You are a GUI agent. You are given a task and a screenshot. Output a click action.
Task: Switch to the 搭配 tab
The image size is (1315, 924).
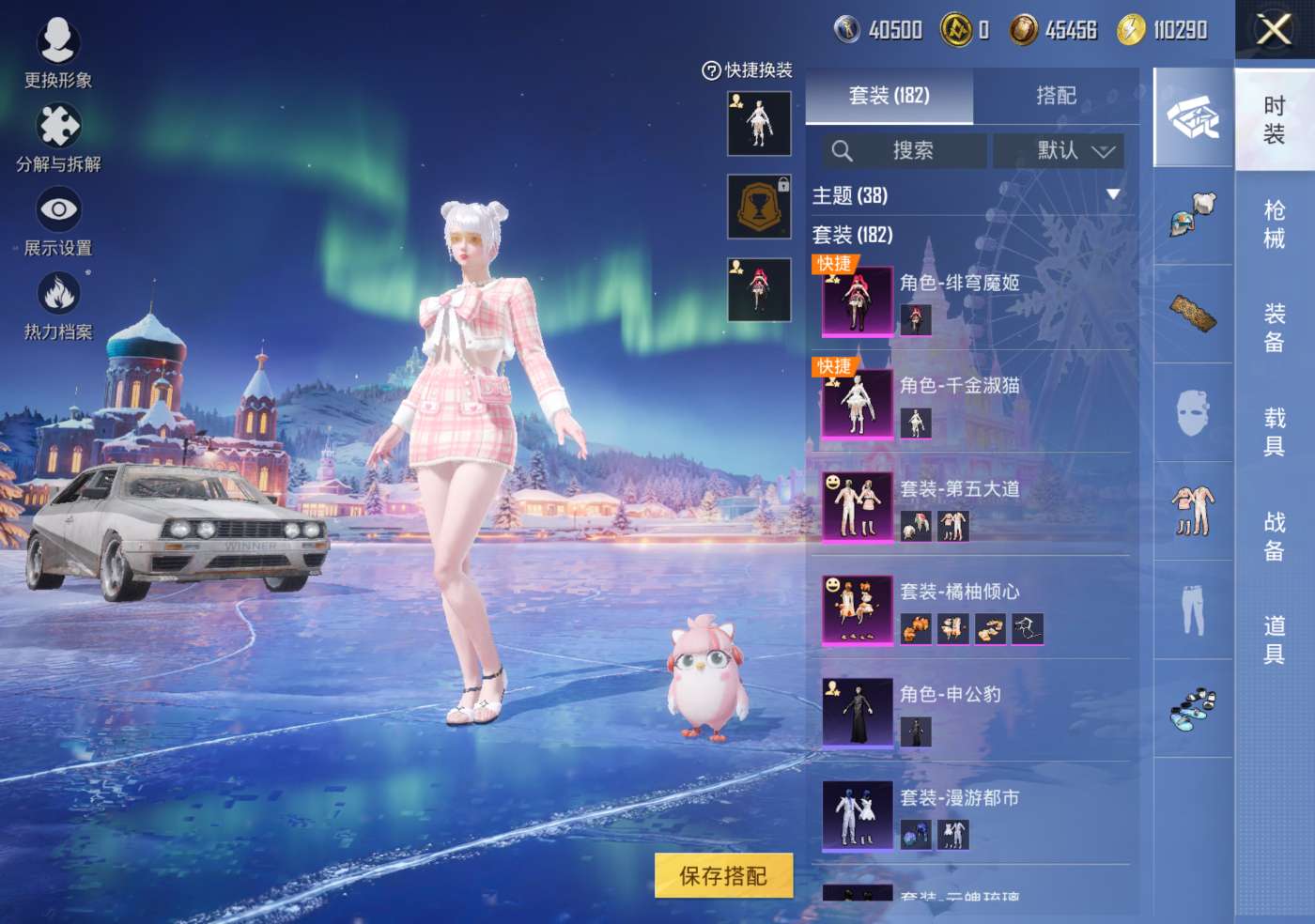[x=1056, y=96]
